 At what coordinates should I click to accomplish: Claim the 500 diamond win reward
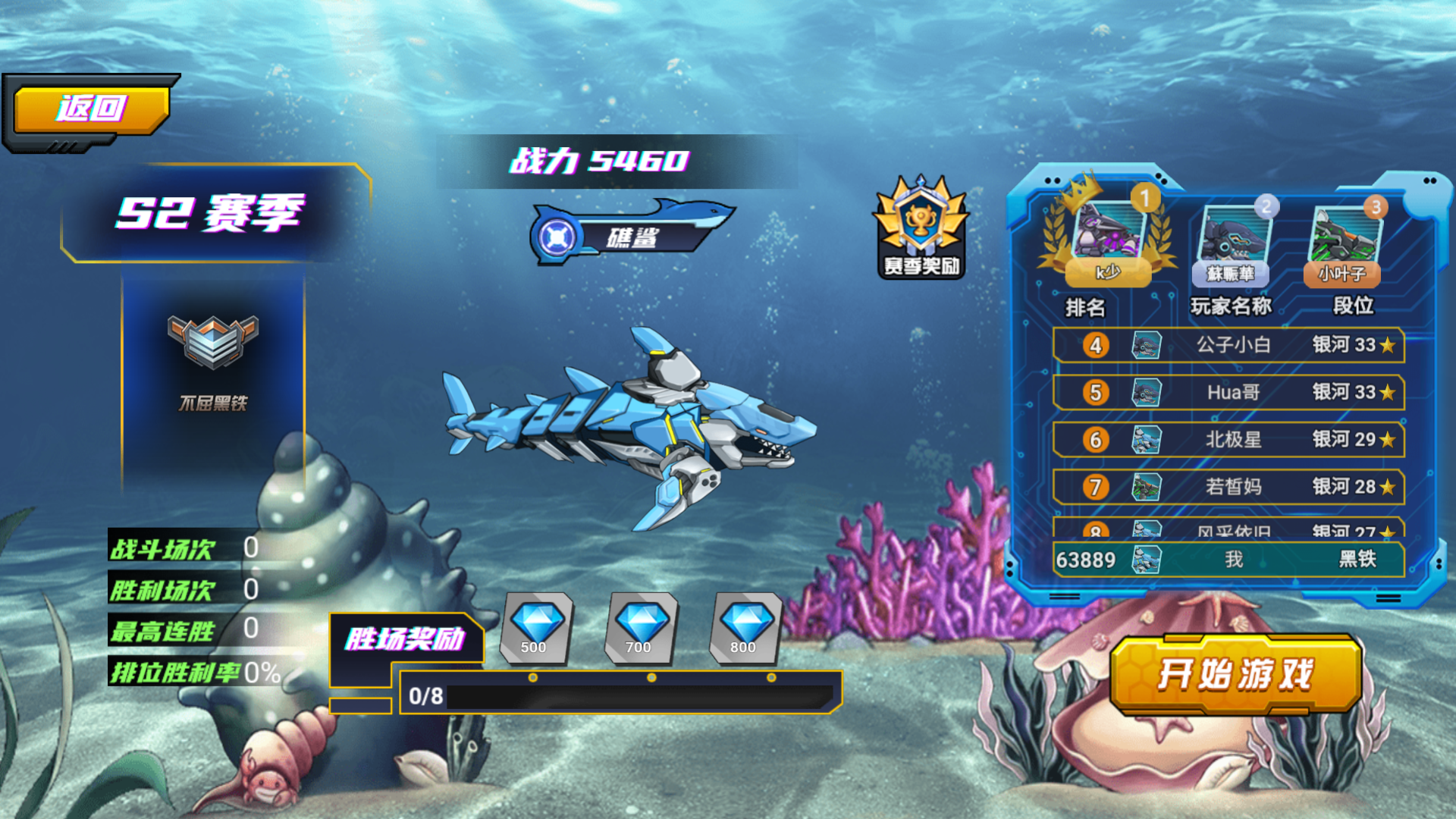(535, 629)
